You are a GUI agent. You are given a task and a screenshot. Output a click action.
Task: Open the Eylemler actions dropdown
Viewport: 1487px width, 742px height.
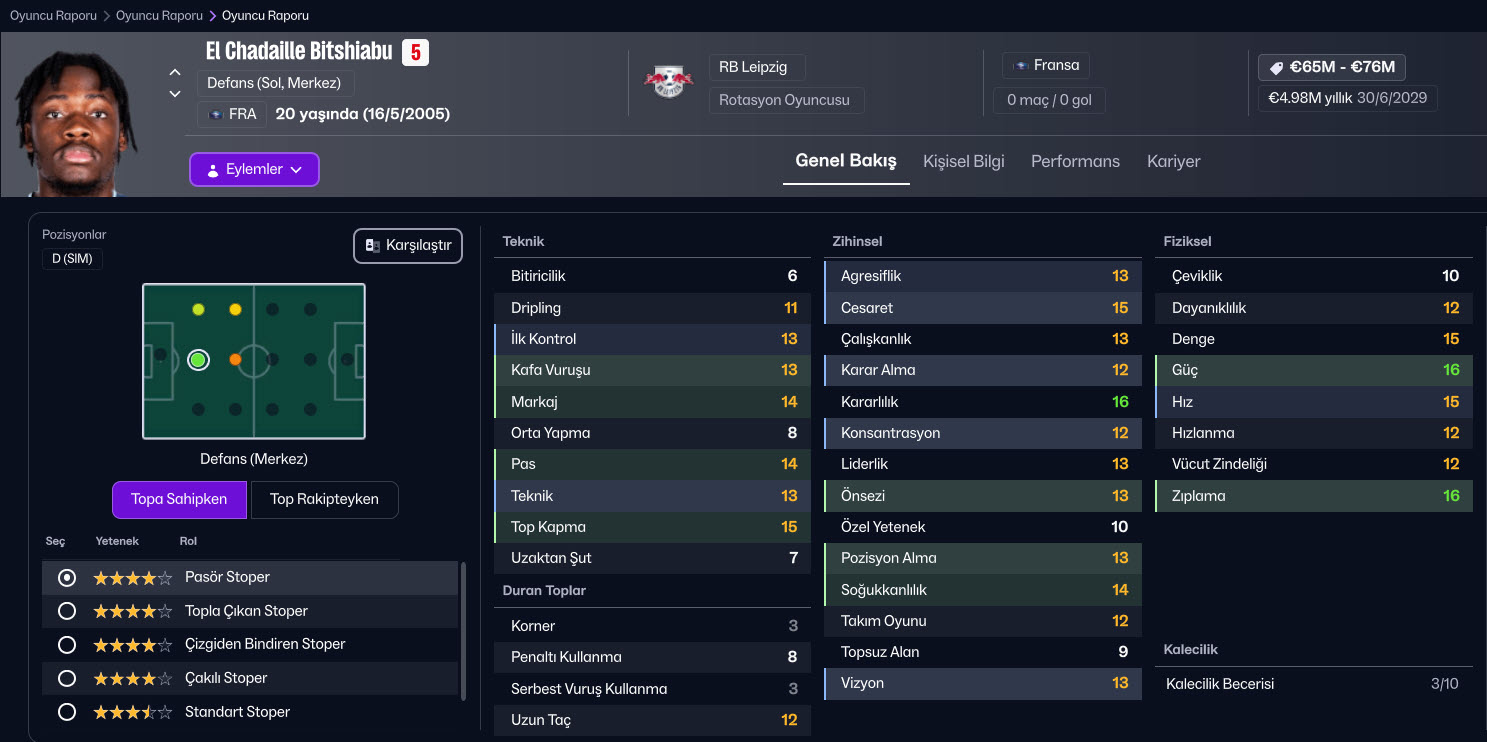click(254, 170)
